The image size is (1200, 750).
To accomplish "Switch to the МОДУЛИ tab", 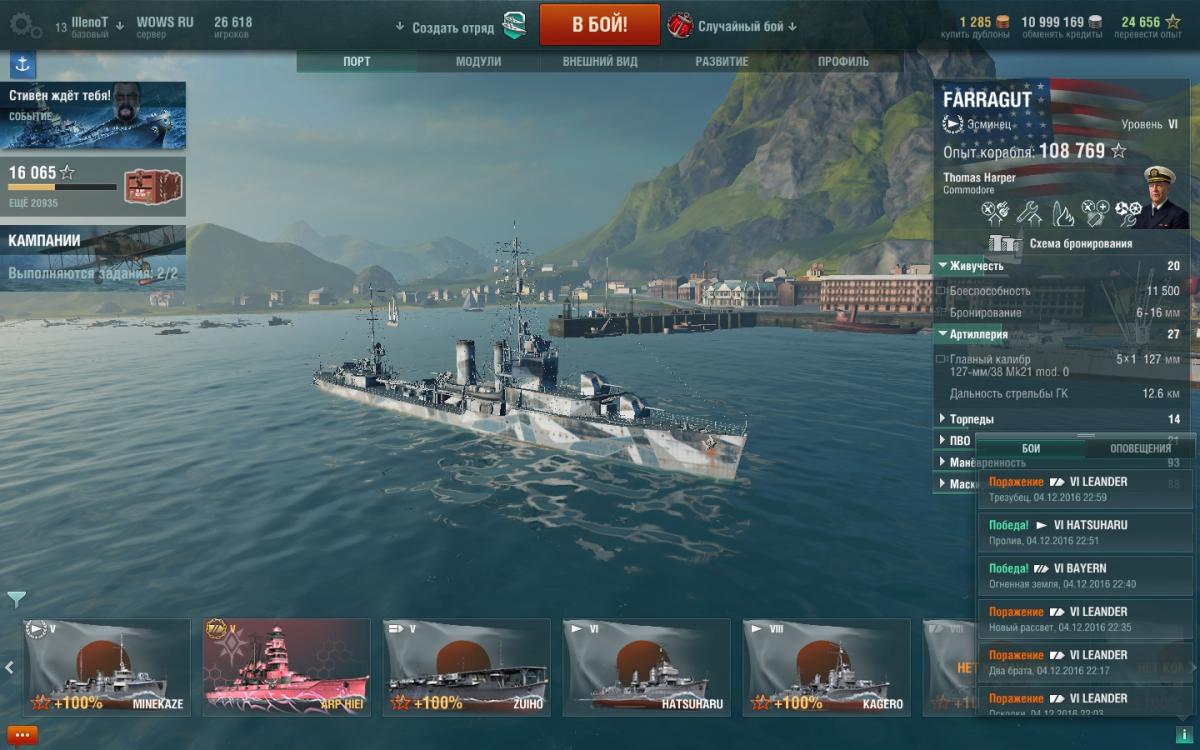I will tap(478, 61).
